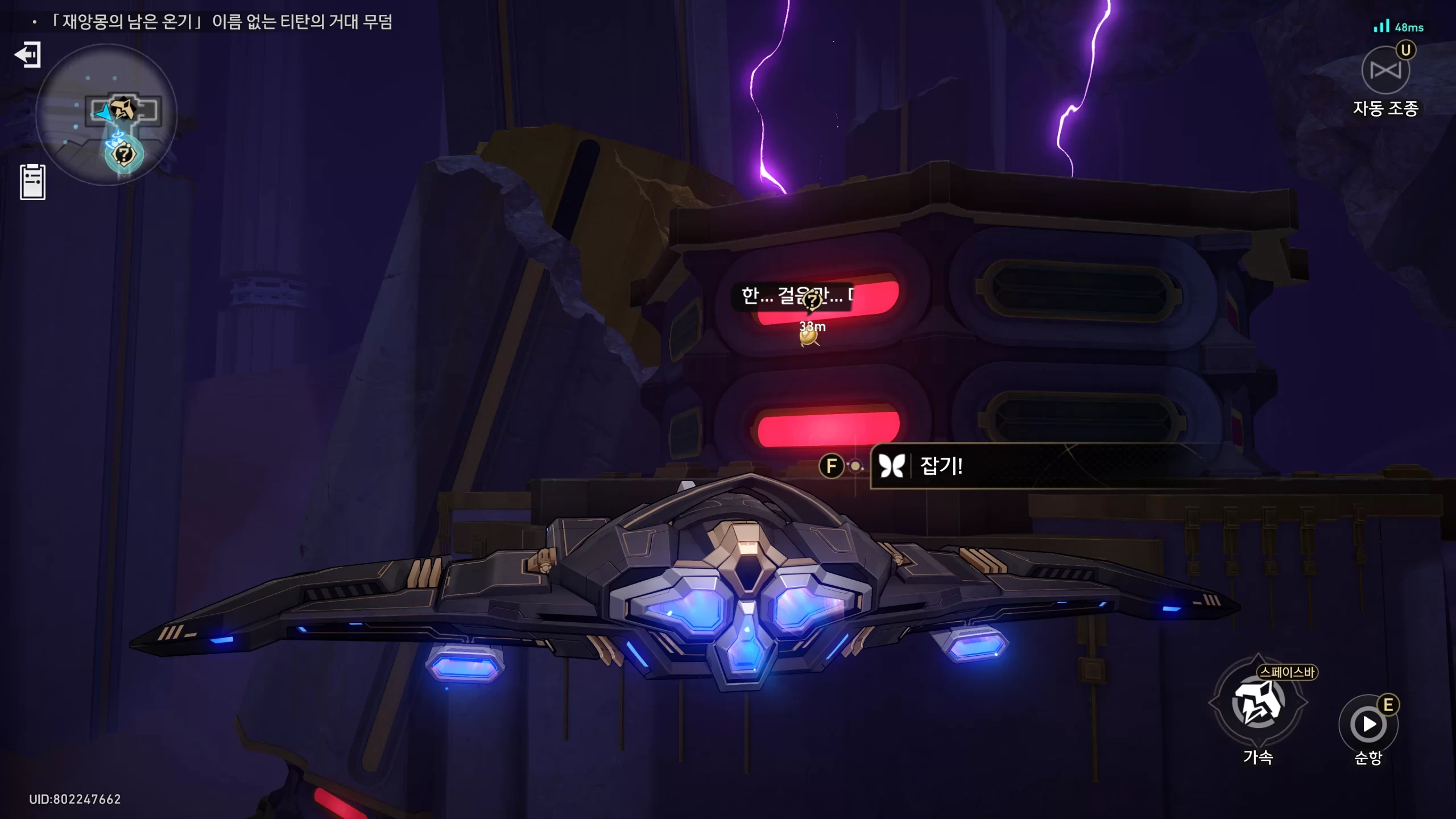Click the quest marker on the minimap
This screenshot has width=1456, height=819.
point(125,154)
